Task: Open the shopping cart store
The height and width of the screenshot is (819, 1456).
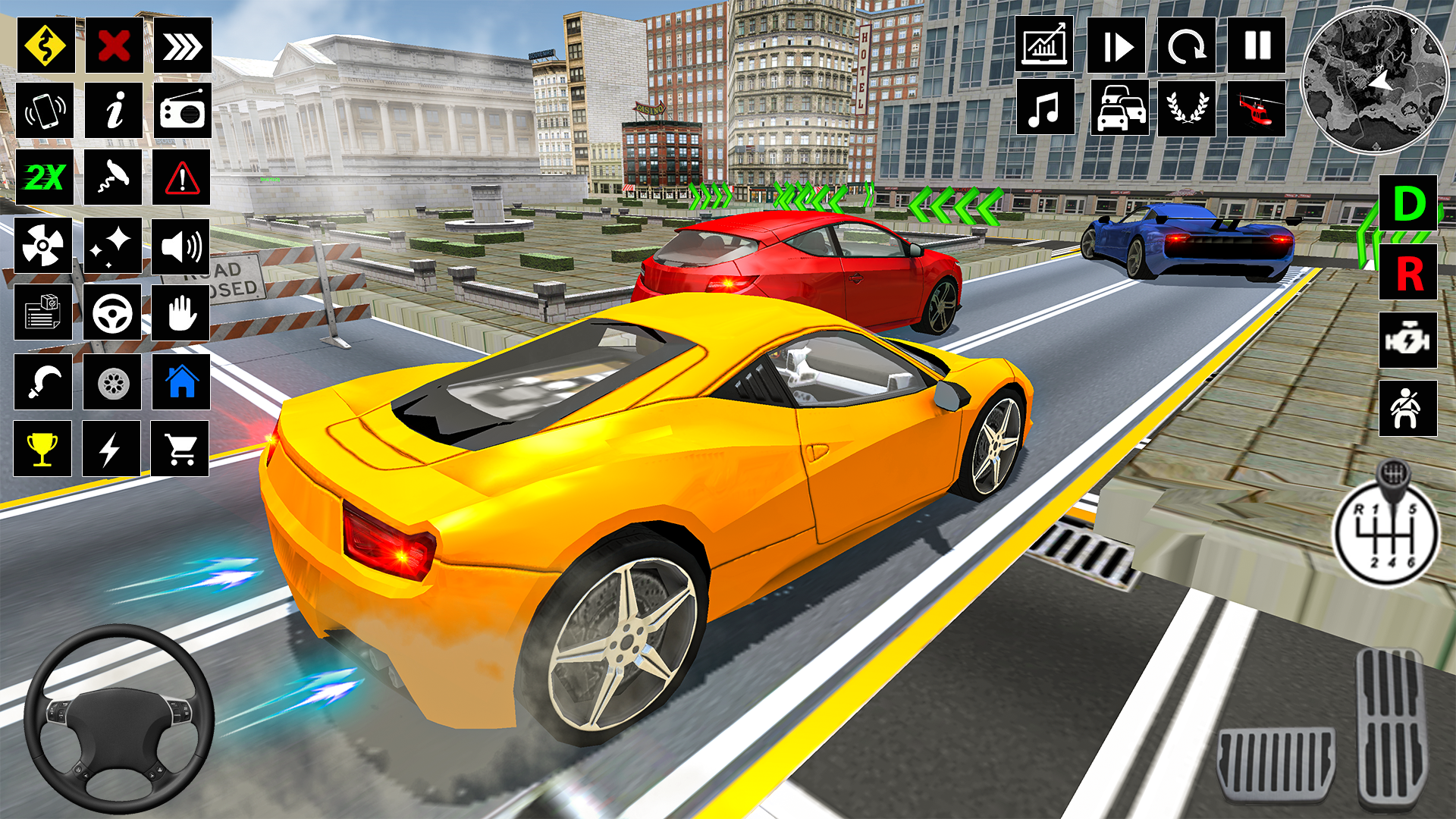Action: click(x=181, y=447)
